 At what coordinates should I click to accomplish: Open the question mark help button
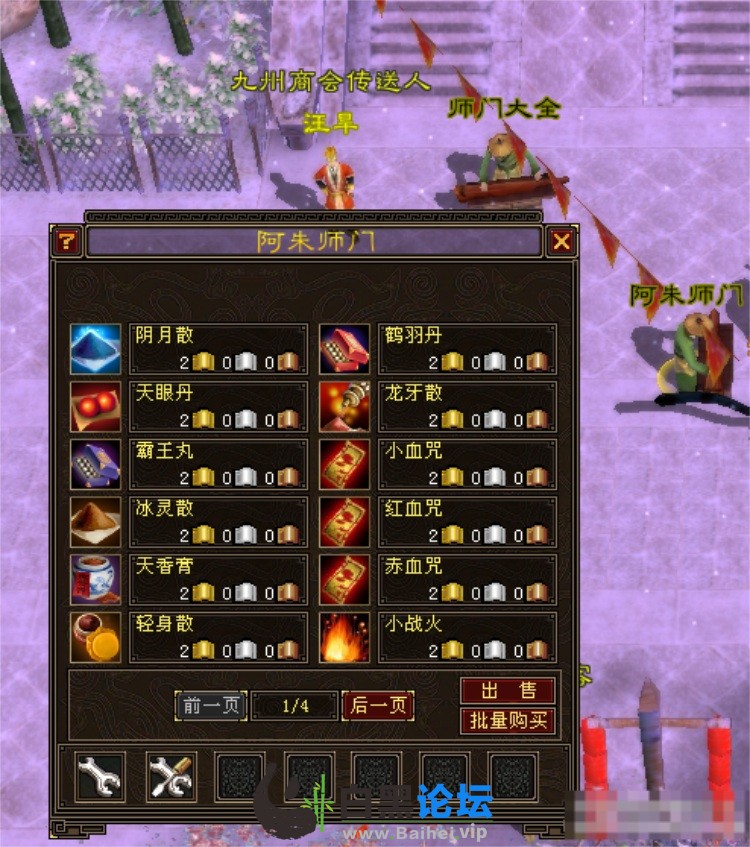pos(67,241)
